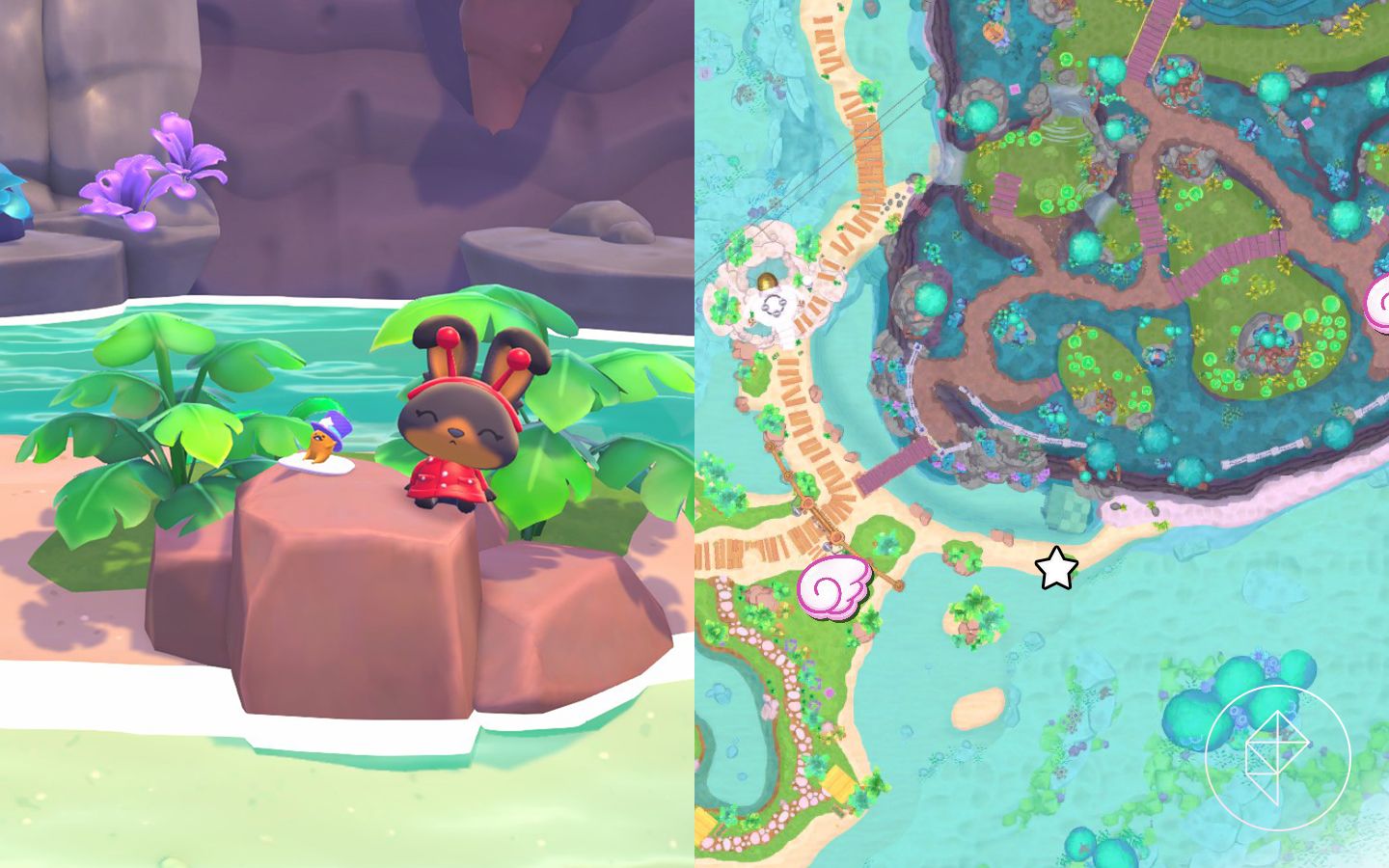Image resolution: width=1389 pixels, height=868 pixels.
Task: Select the white star marker on the map
Action: [1056, 569]
